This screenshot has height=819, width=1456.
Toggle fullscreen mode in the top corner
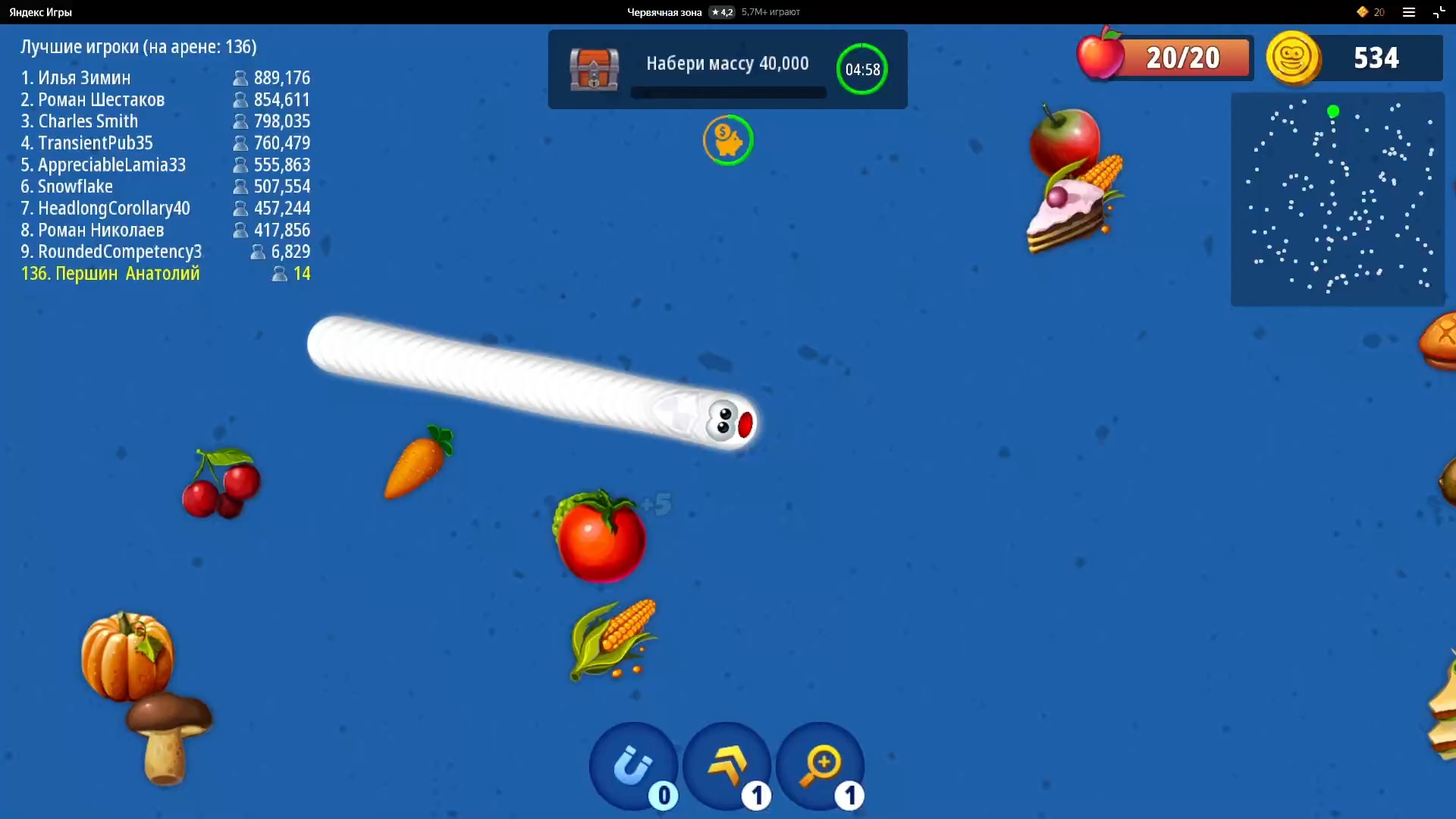(x=1439, y=12)
